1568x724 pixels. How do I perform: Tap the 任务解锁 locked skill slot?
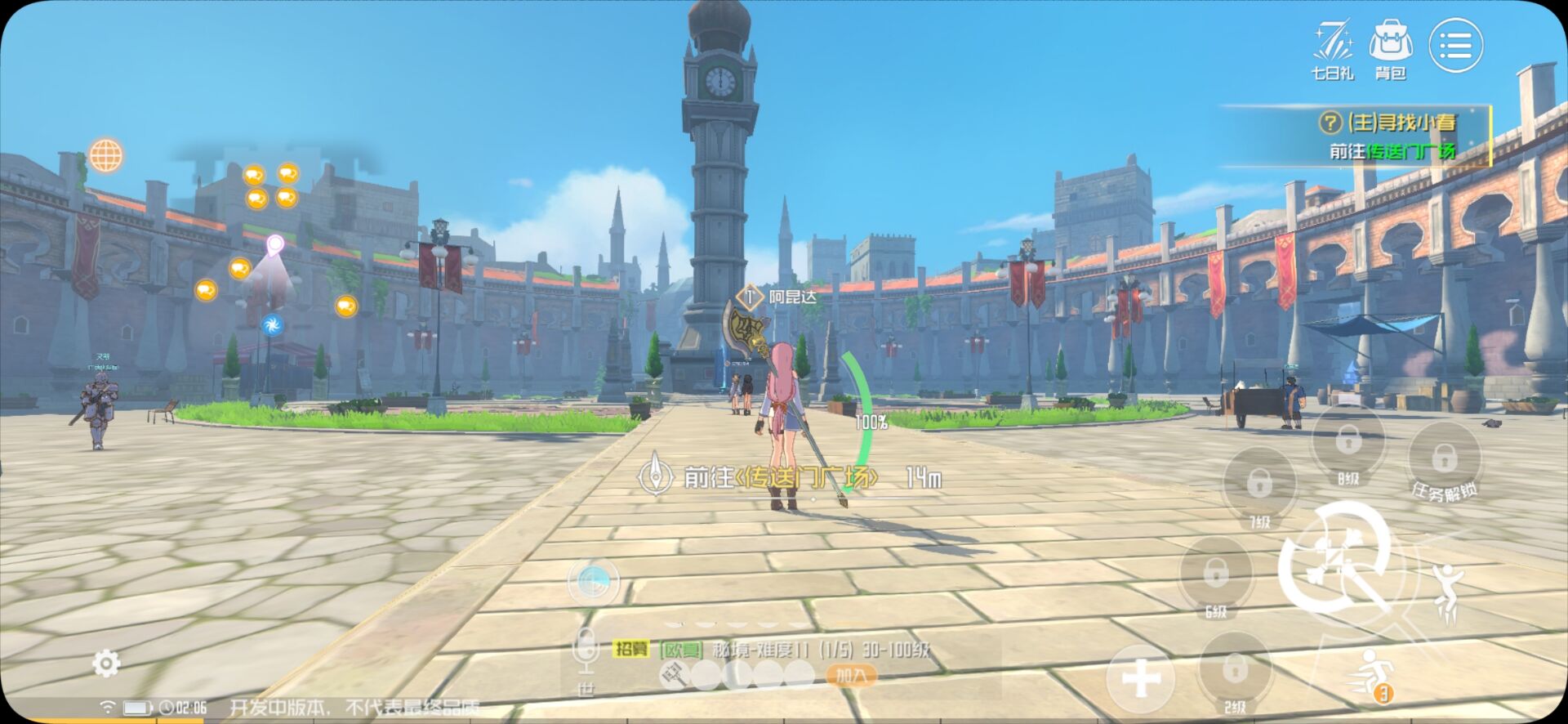(1444, 459)
